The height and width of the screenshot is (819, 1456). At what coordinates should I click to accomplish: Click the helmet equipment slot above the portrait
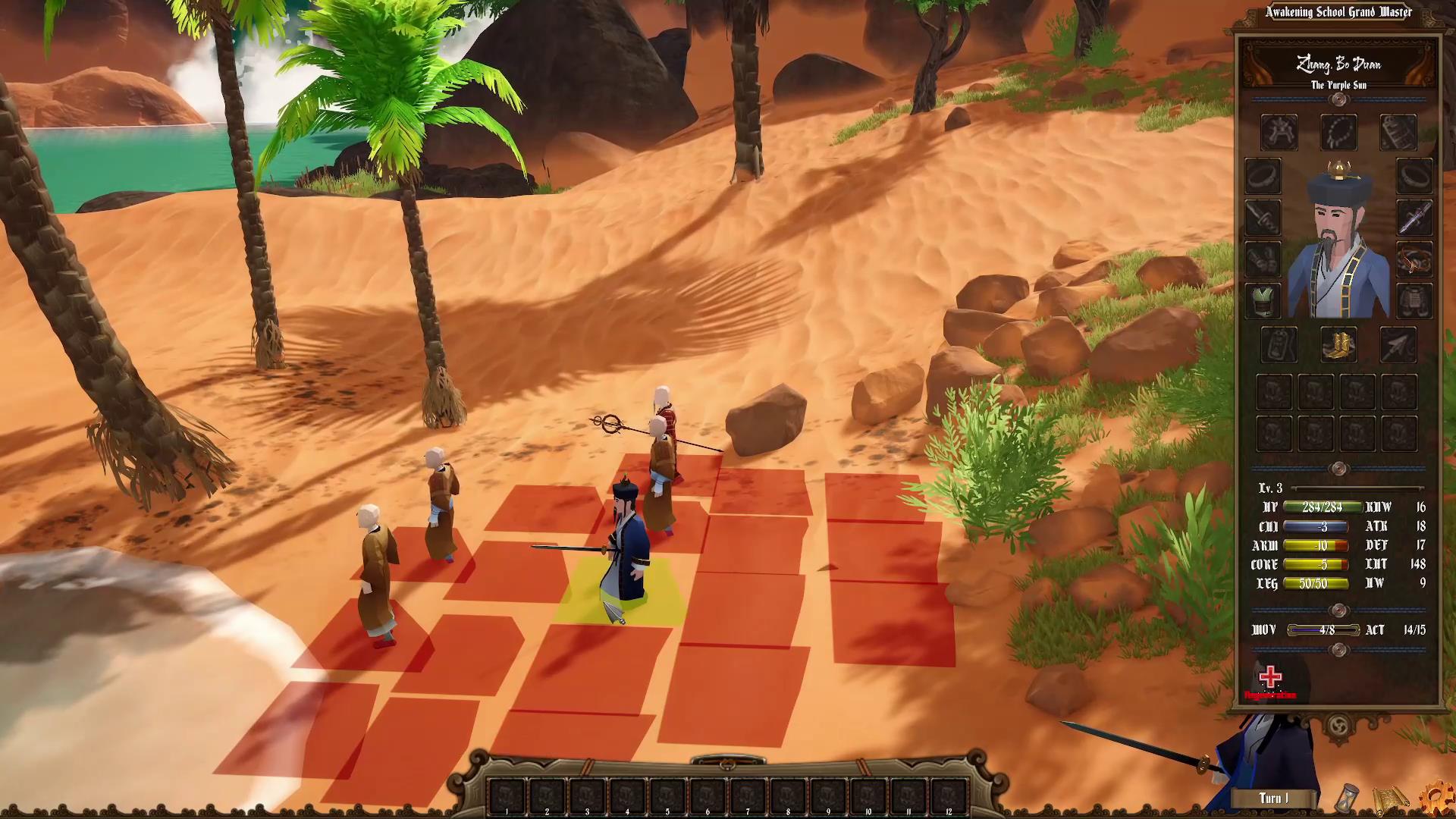pyautogui.click(x=1279, y=130)
